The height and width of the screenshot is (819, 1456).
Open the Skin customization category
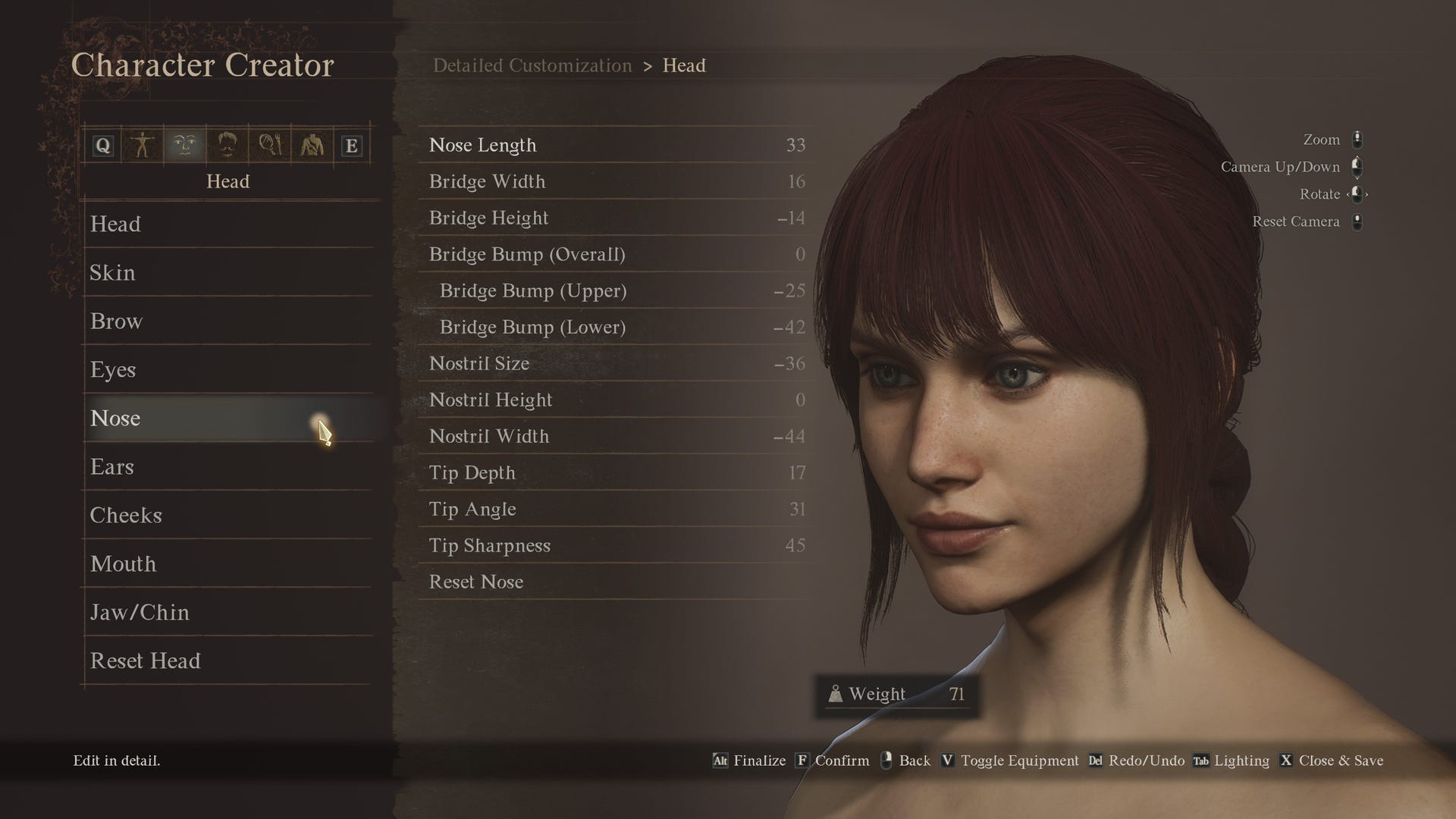pyautogui.click(x=112, y=273)
